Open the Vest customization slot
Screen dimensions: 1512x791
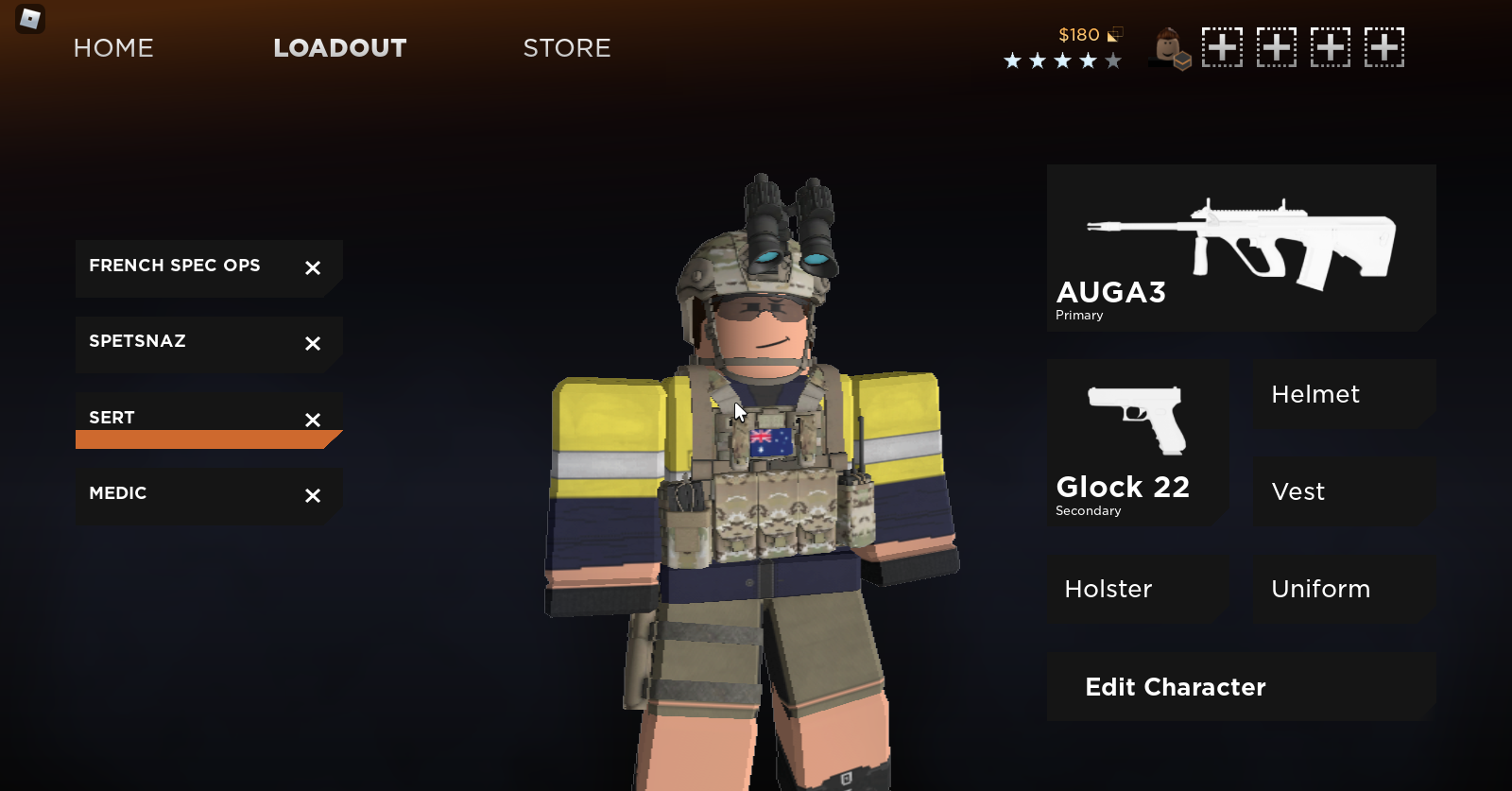pos(1343,491)
